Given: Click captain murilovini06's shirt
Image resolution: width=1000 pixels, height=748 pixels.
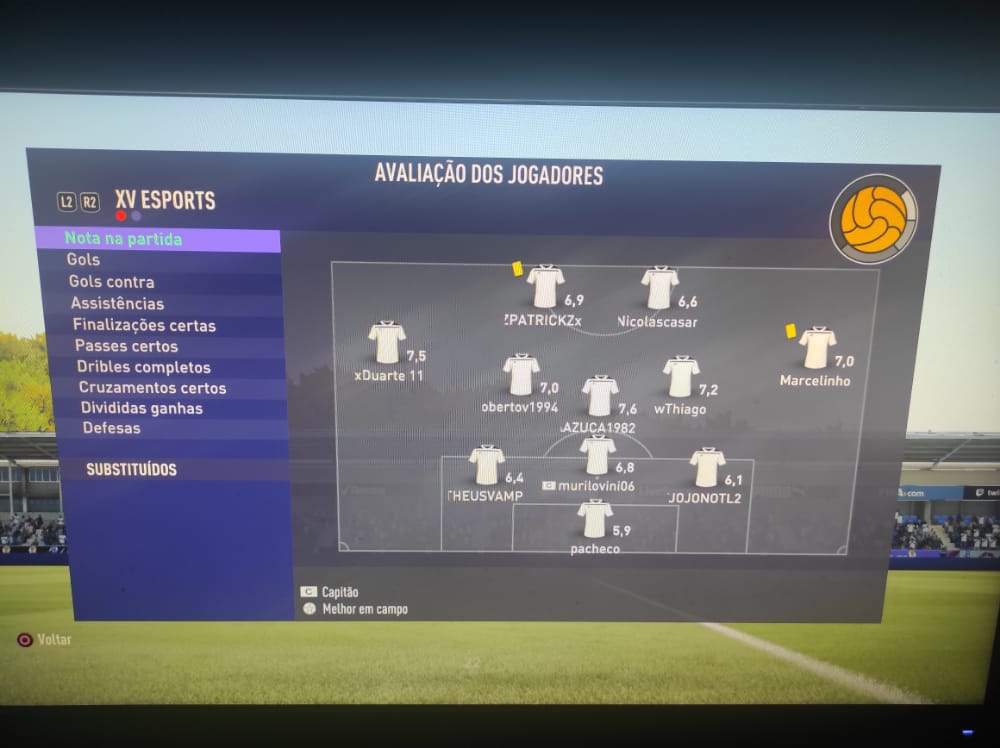Looking at the screenshot, I should pos(597,455).
